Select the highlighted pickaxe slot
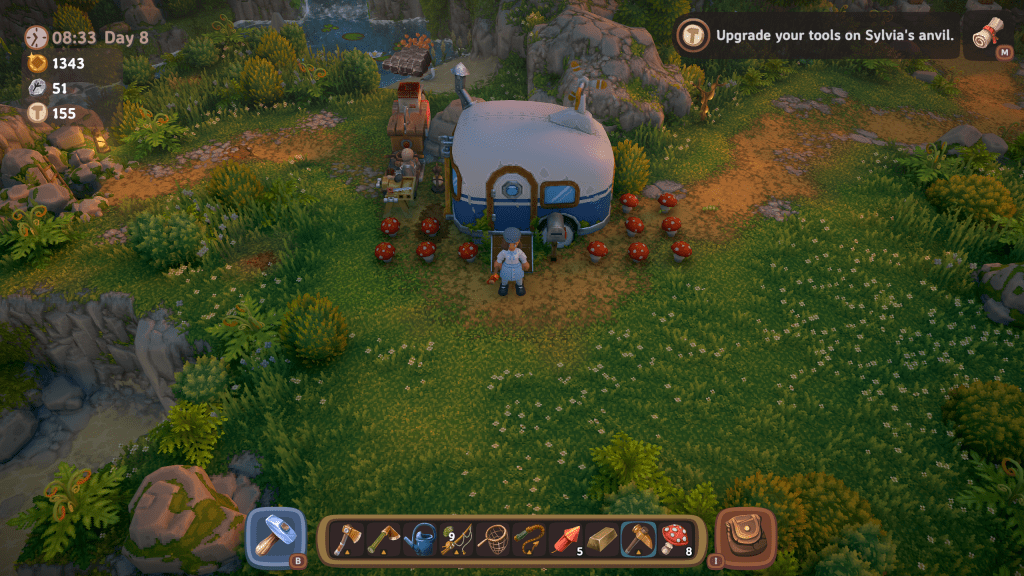Viewport: 1024px width, 576px height. tap(638, 540)
